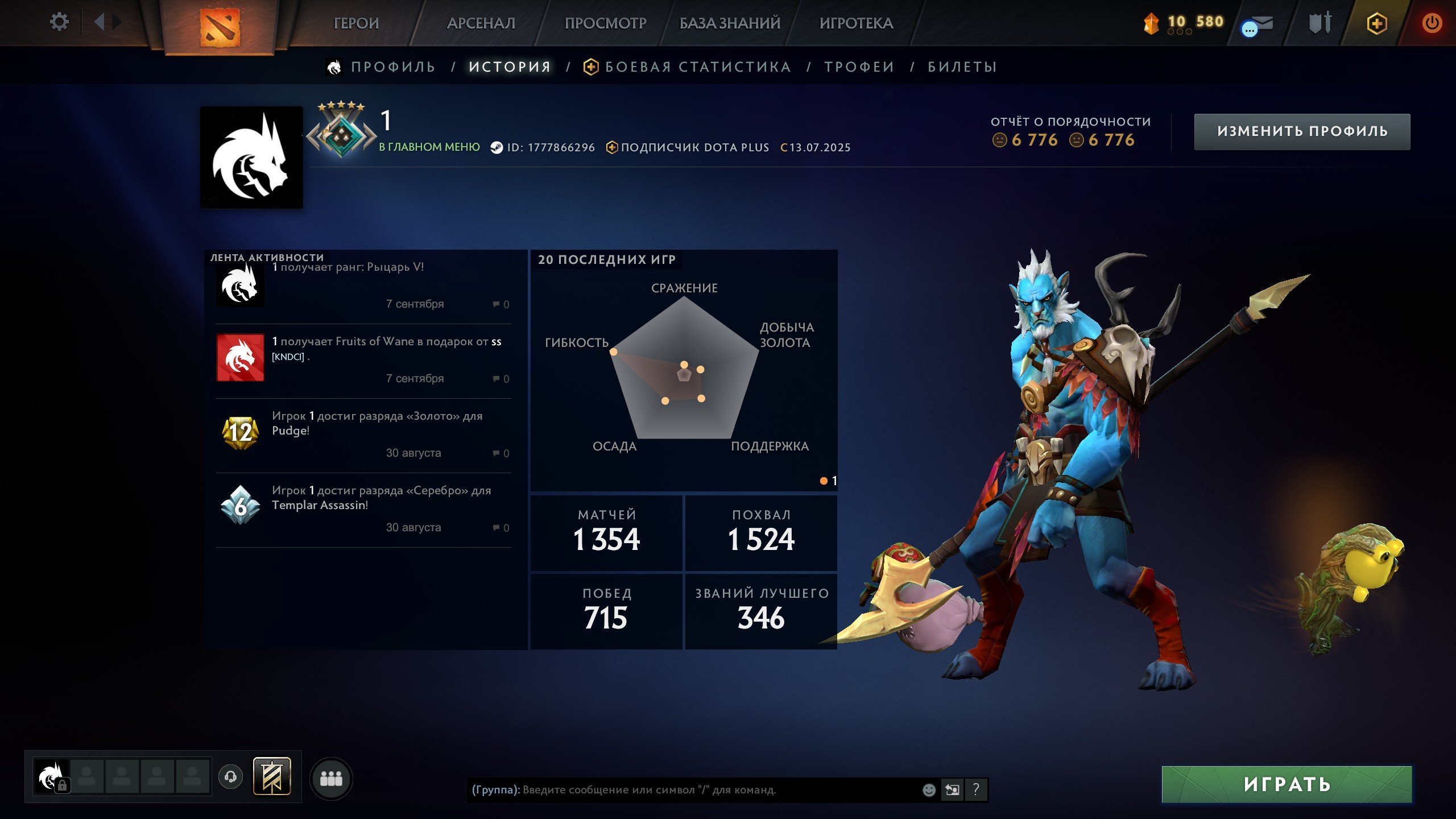Open the ТРОФЕИ tab

tap(859, 67)
